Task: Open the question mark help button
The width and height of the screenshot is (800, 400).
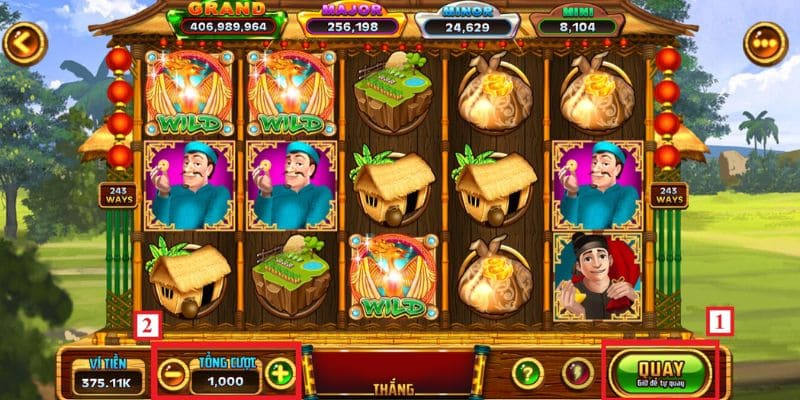Action: click(527, 373)
